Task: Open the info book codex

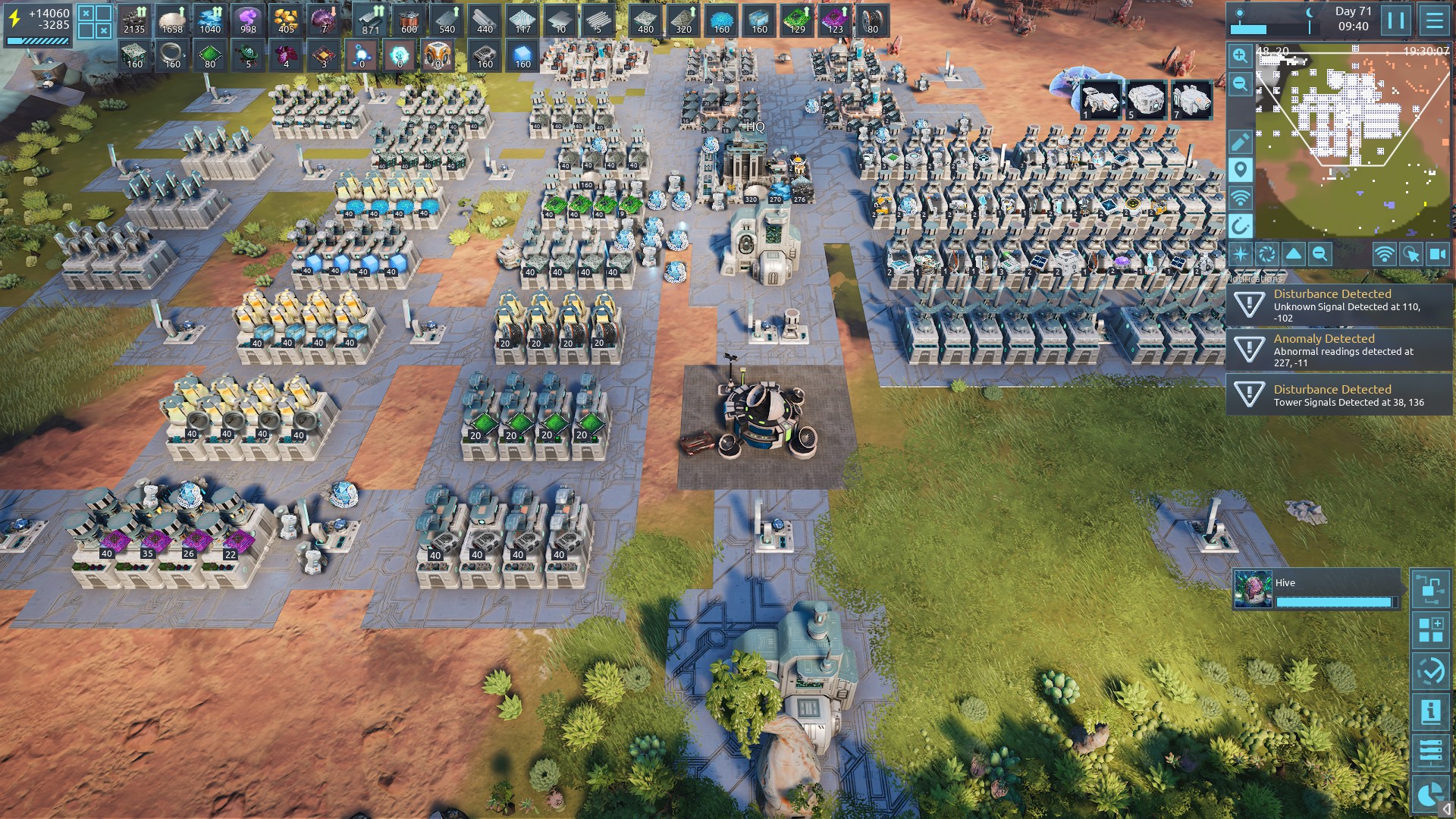Action: 1430,712
